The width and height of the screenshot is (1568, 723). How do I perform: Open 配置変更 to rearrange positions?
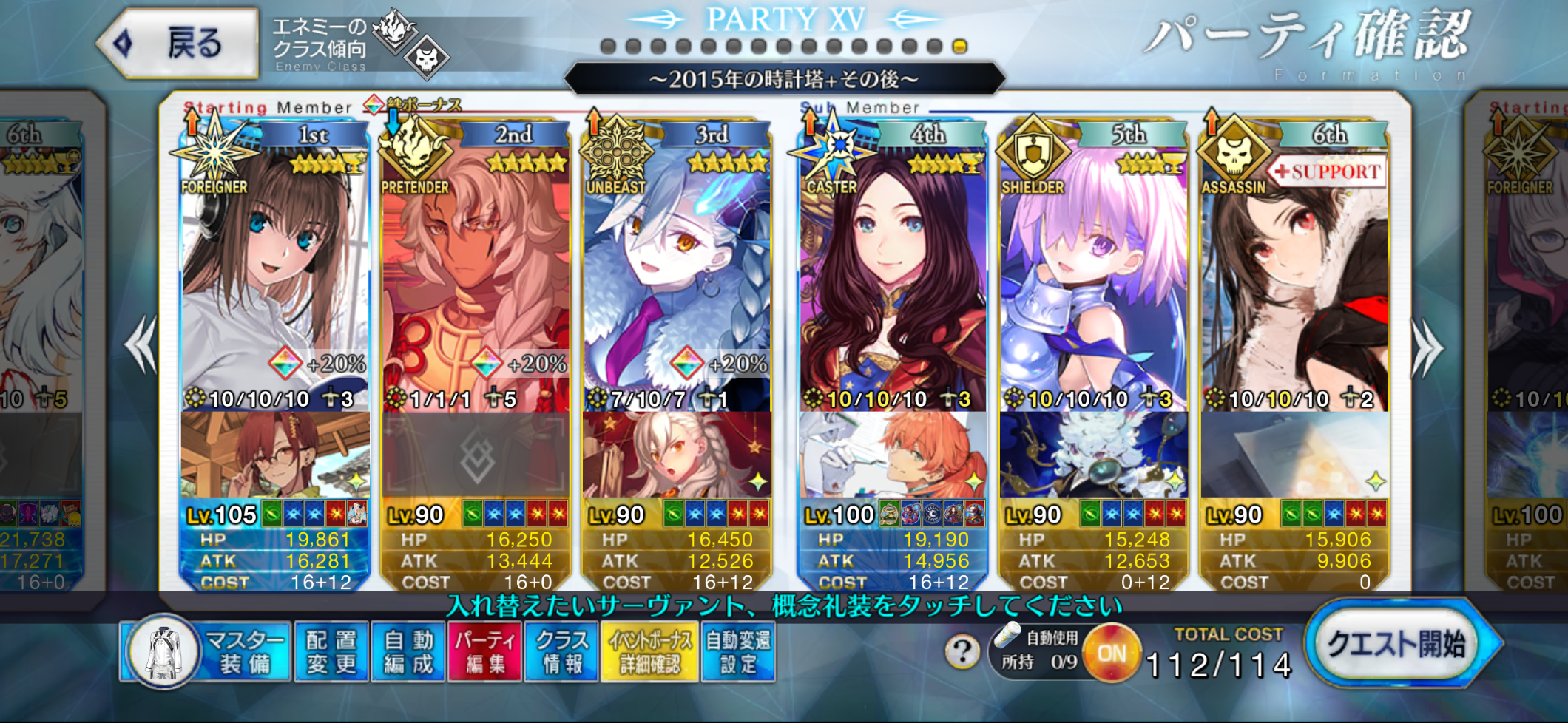click(x=332, y=652)
